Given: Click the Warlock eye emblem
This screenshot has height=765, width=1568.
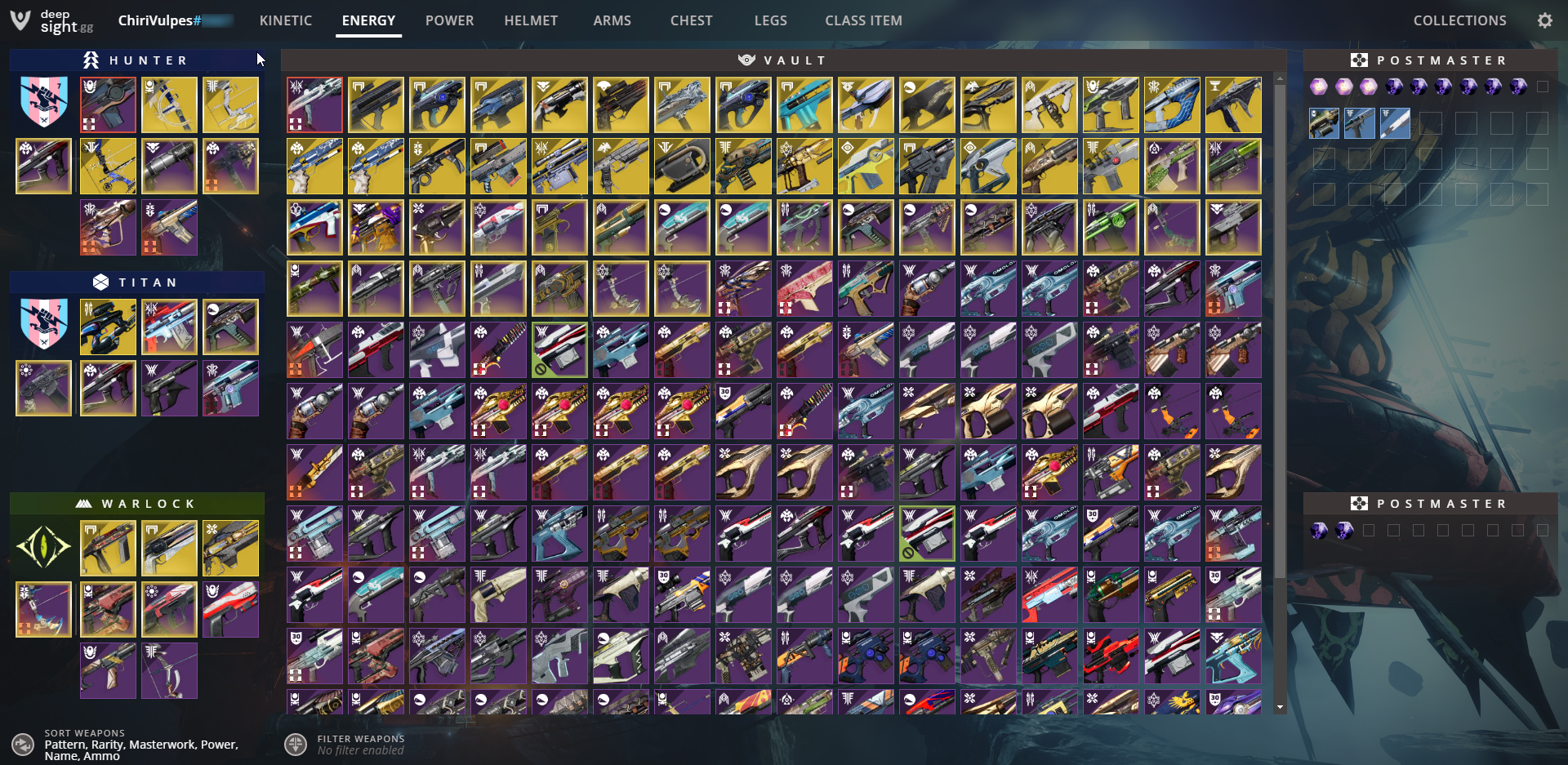Looking at the screenshot, I should click(x=42, y=548).
